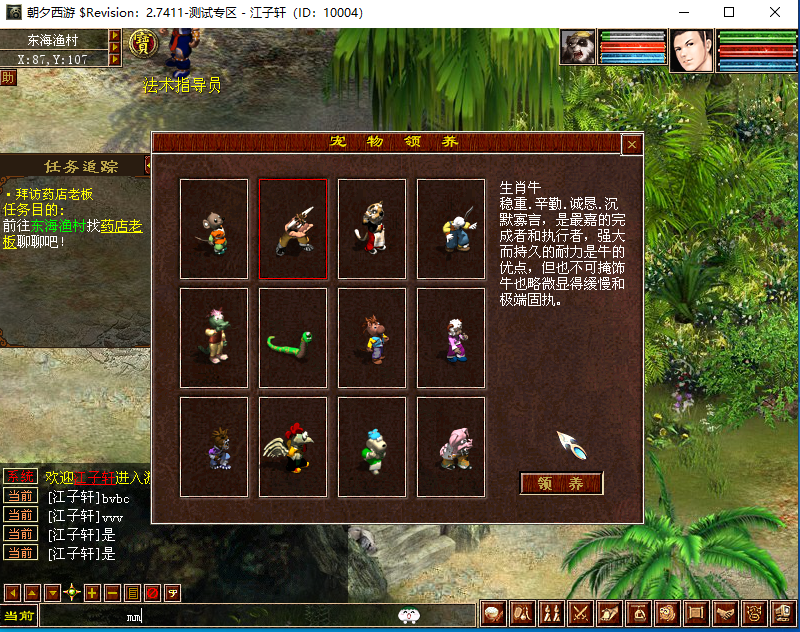This screenshot has width=800, height=632.
Task: Maximize the game window
Action: (x=729, y=12)
